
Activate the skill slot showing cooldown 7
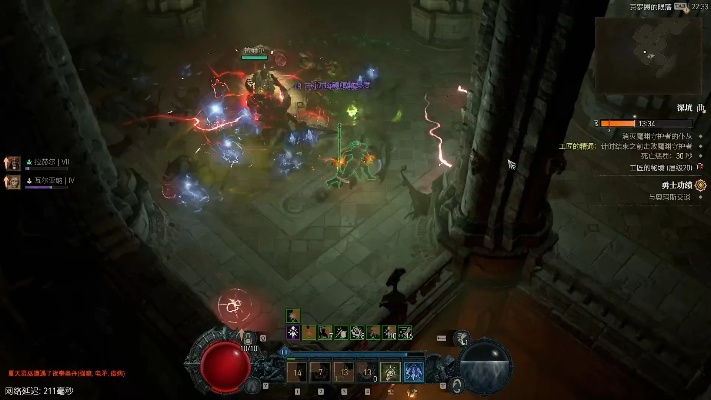tap(319, 372)
